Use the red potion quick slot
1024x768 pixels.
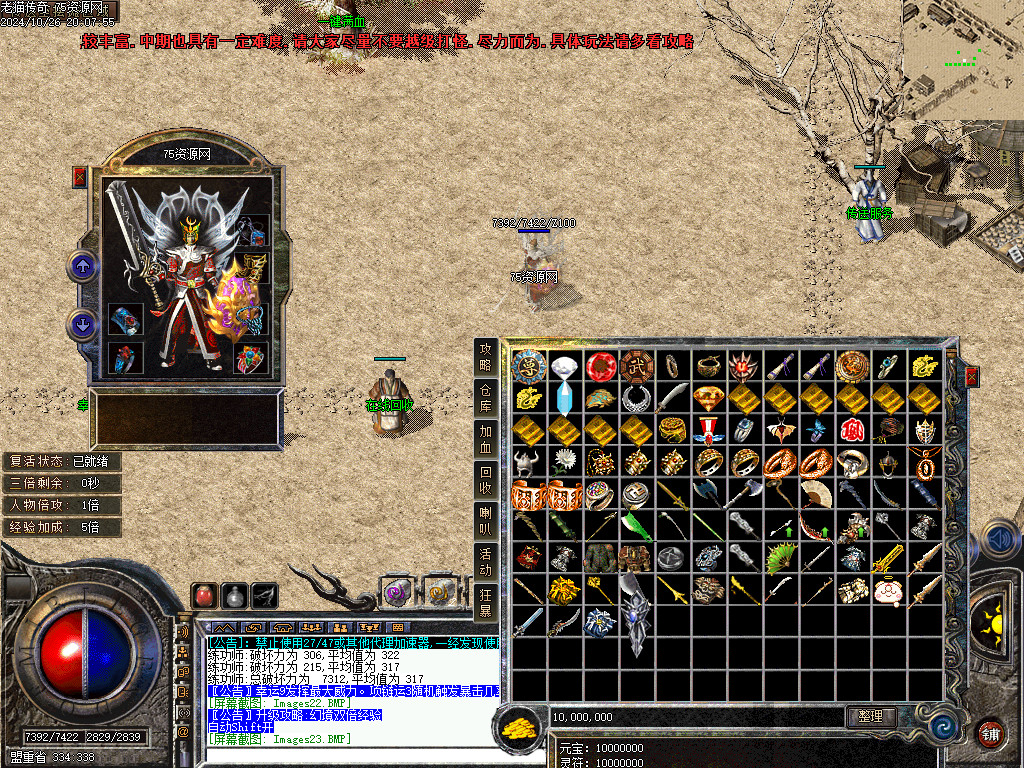click(205, 594)
